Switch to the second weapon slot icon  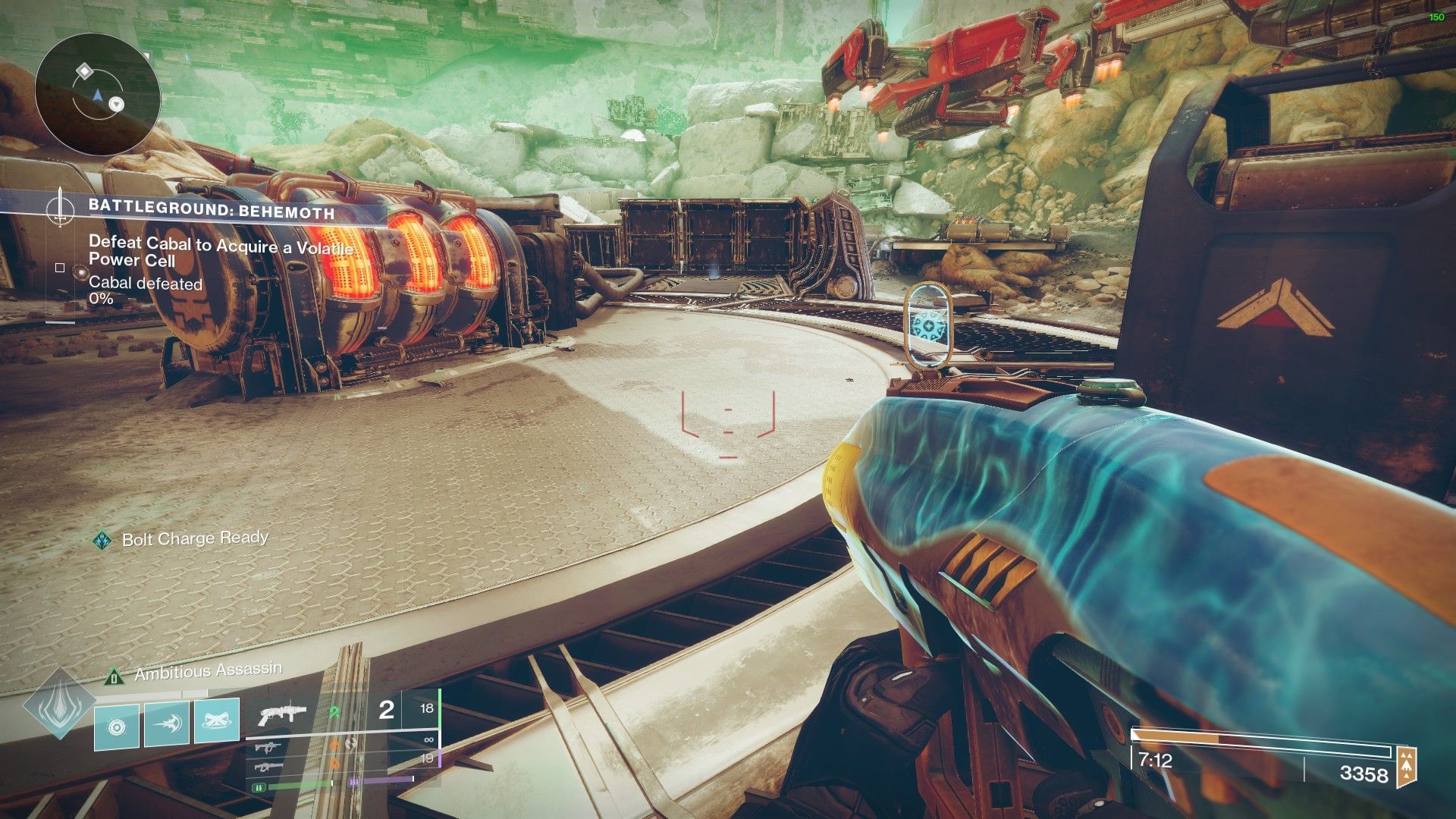point(266,748)
